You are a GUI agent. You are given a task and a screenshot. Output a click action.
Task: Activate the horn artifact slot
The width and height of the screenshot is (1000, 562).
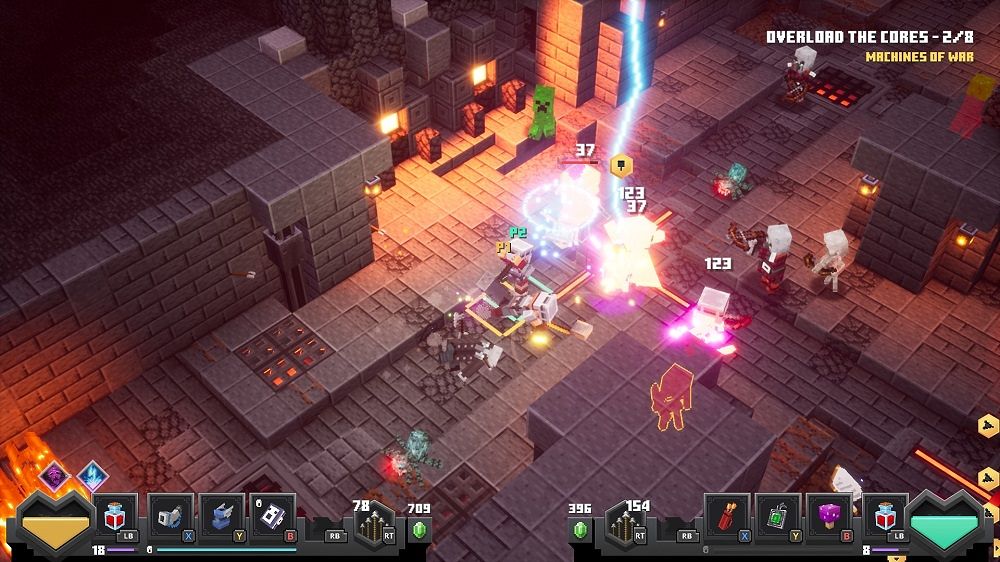[169, 516]
